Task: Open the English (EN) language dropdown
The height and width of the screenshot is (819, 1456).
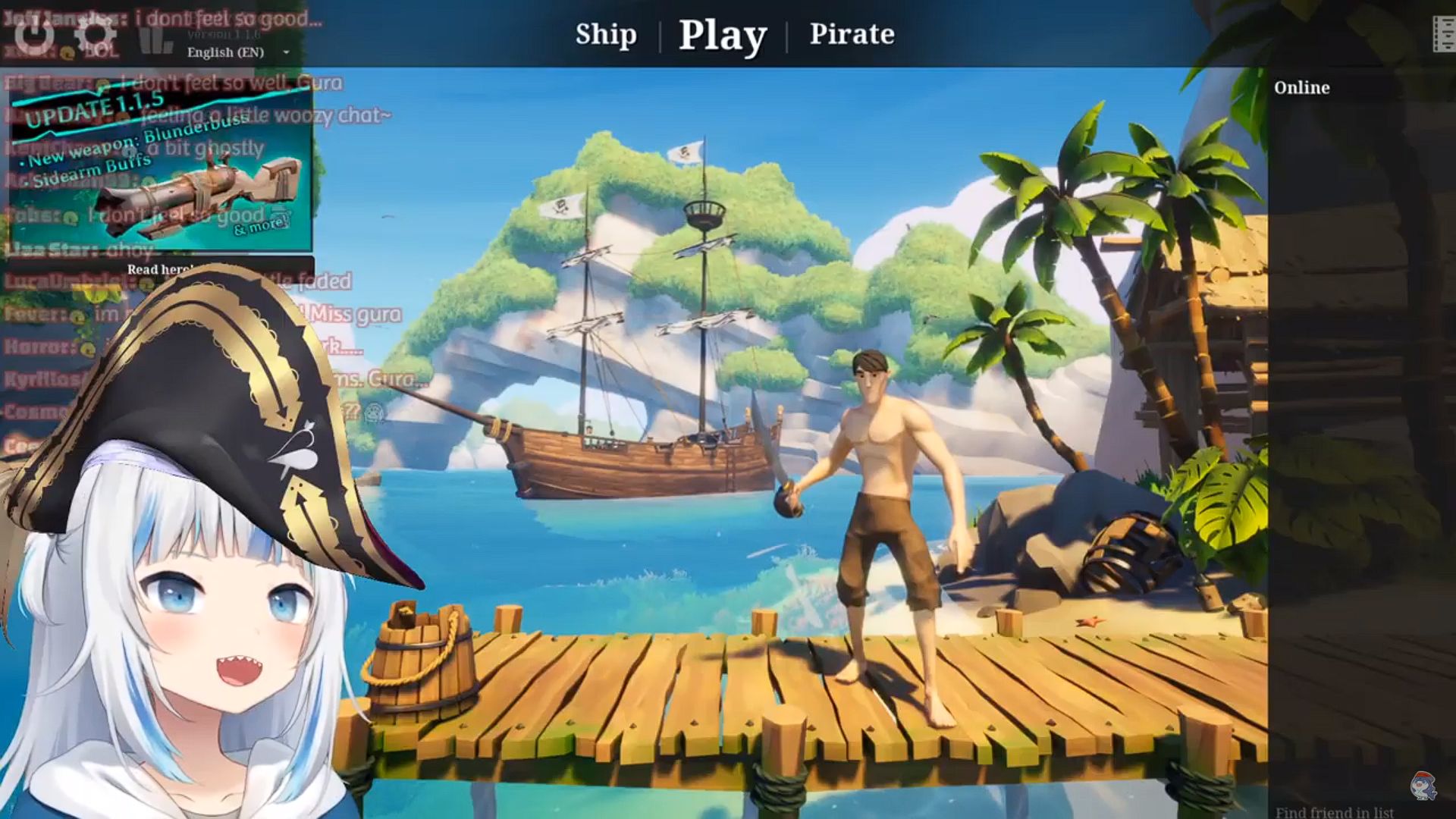Action: click(x=226, y=52)
